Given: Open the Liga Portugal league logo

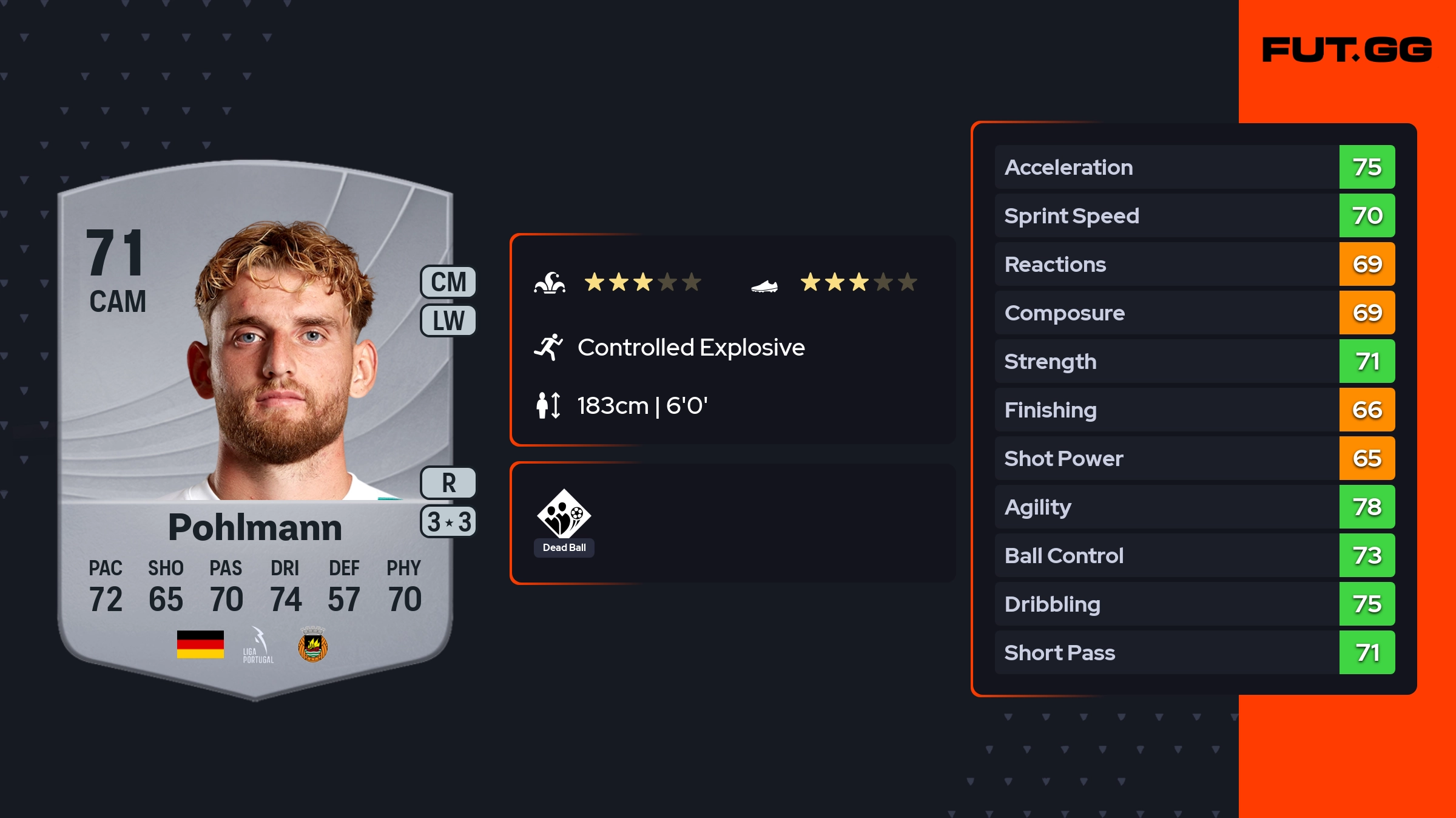Looking at the screenshot, I should click(x=258, y=645).
